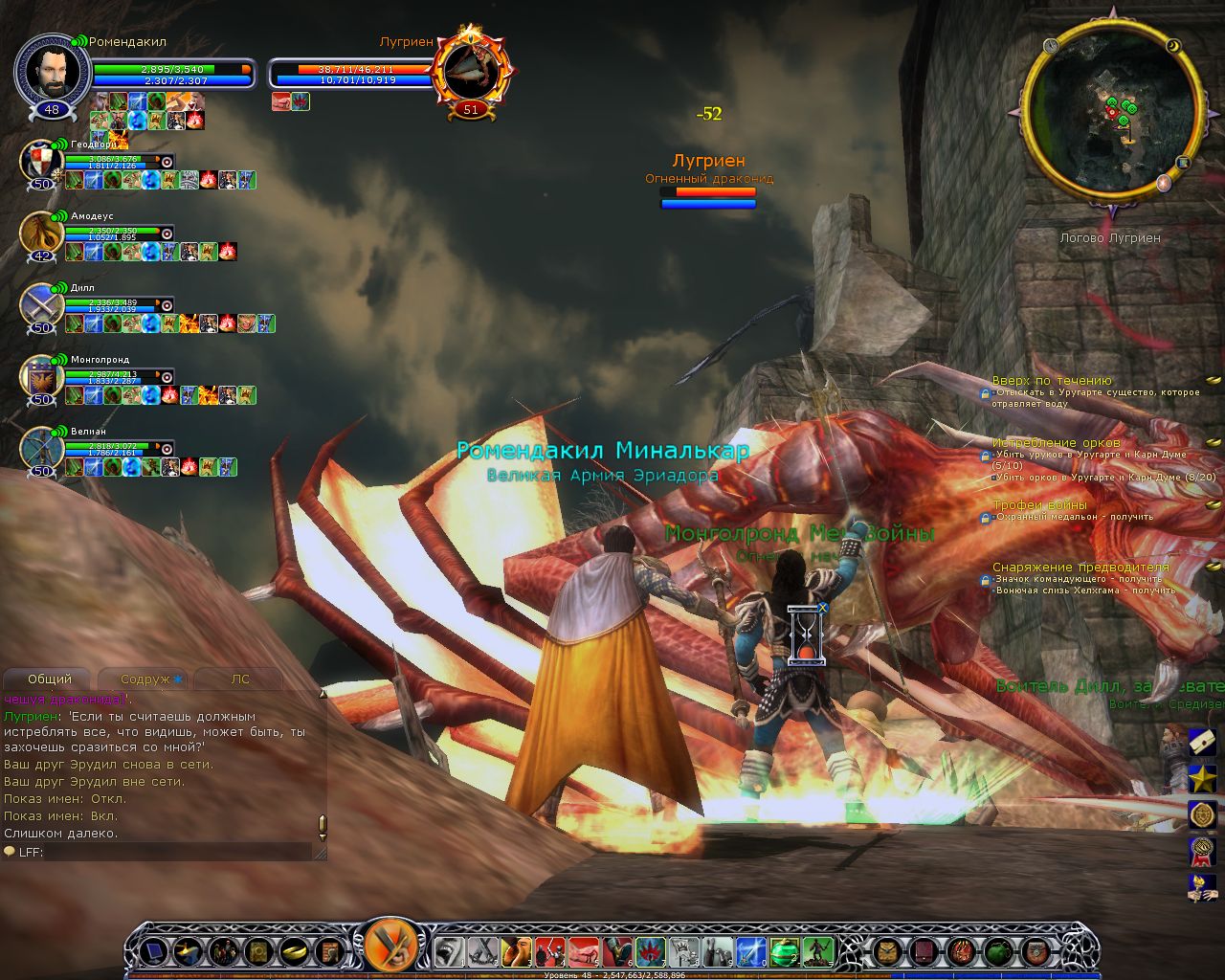Select party member Геодвори's portrait
Image resolution: width=1225 pixels, height=980 pixels.
coord(41,162)
